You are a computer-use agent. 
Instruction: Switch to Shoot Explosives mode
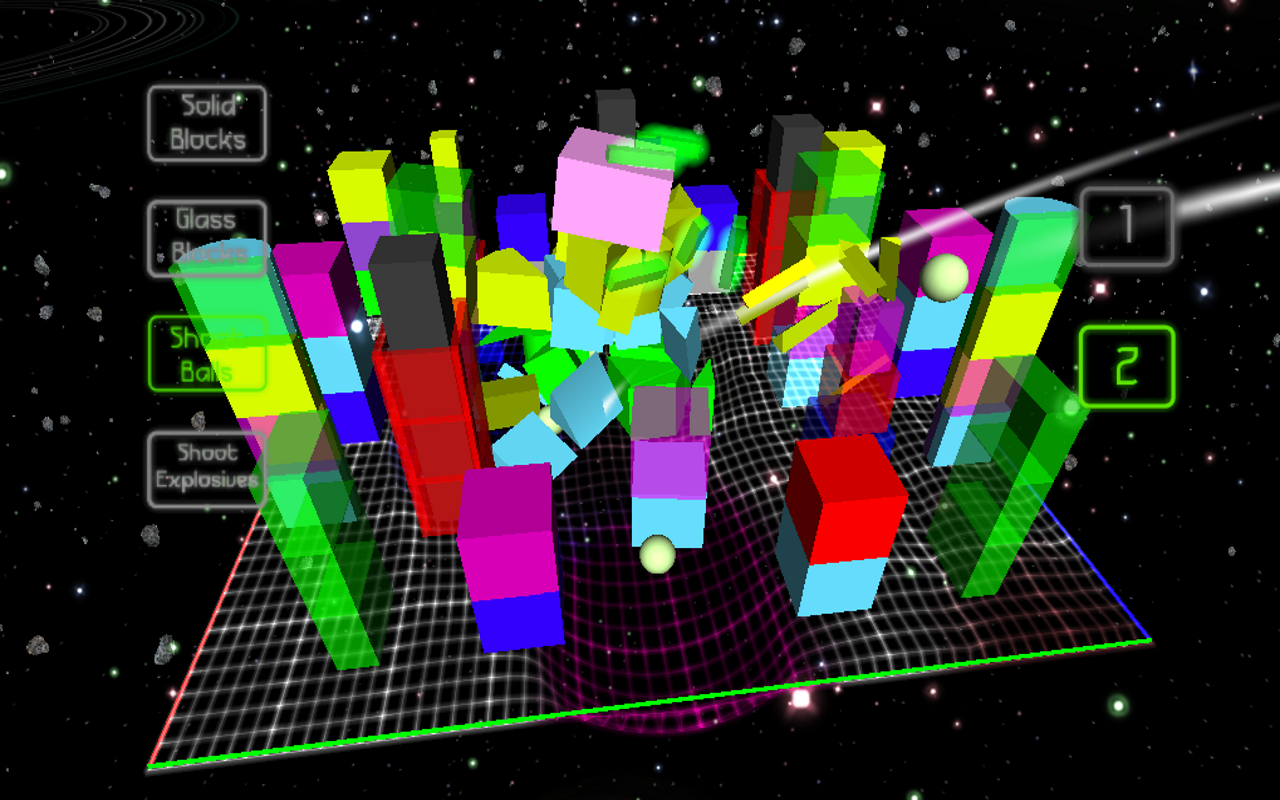(205, 466)
